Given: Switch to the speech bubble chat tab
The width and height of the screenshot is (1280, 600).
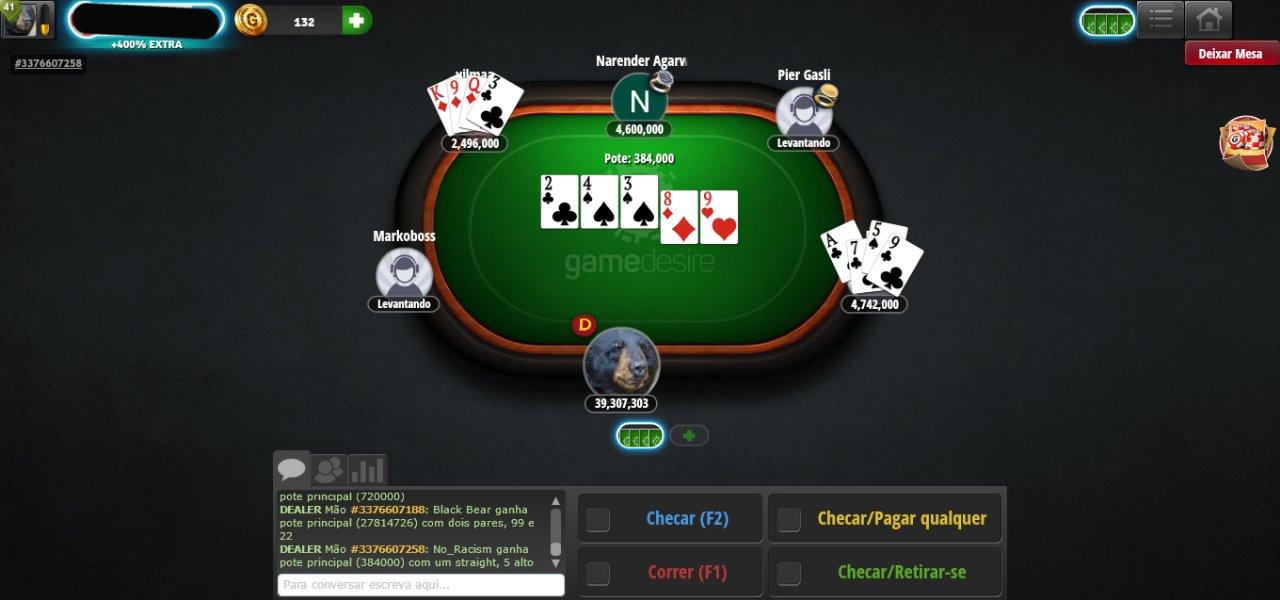Looking at the screenshot, I should pyautogui.click(x=292, y=470).
